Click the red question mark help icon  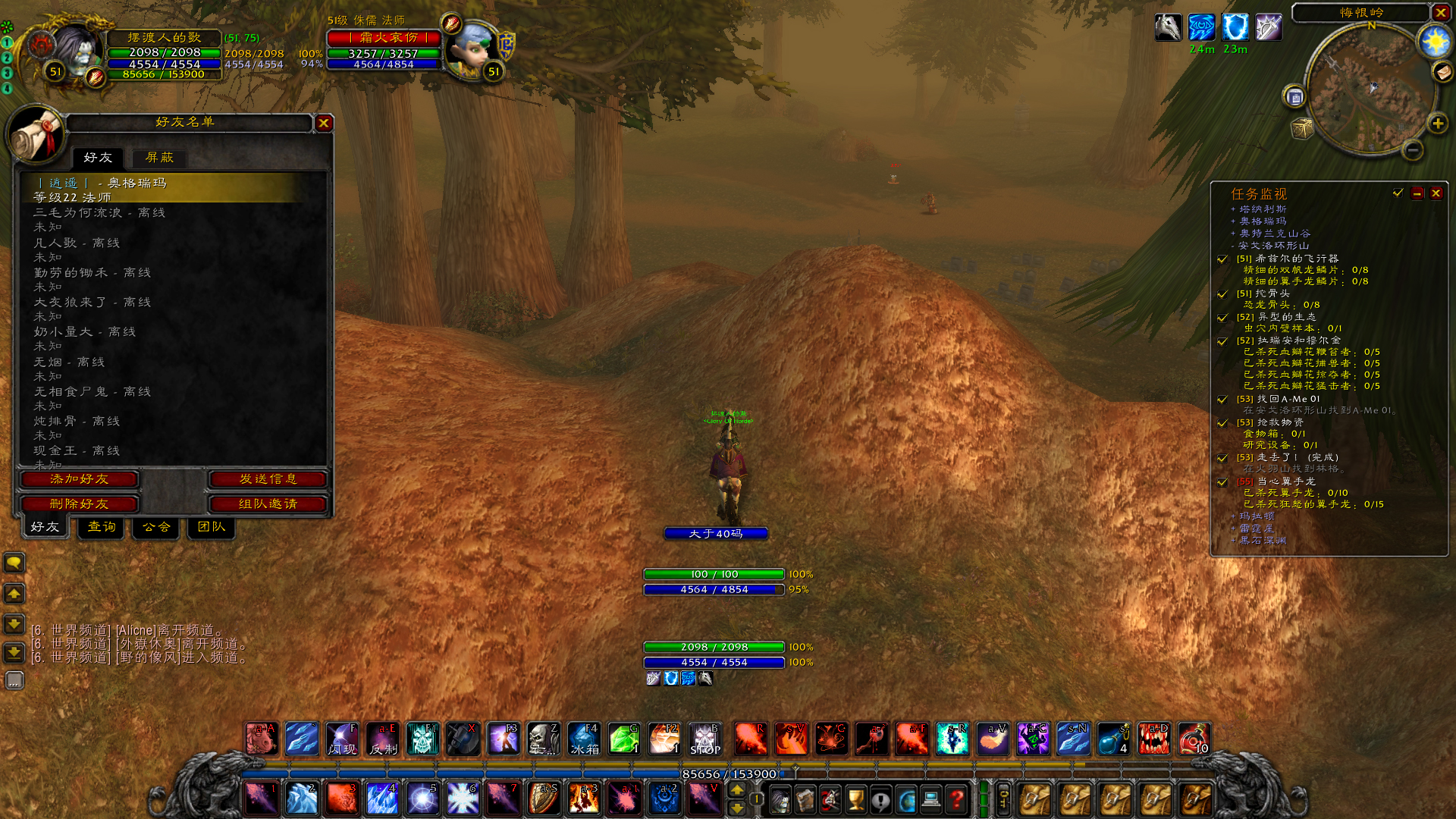(959, 798)
